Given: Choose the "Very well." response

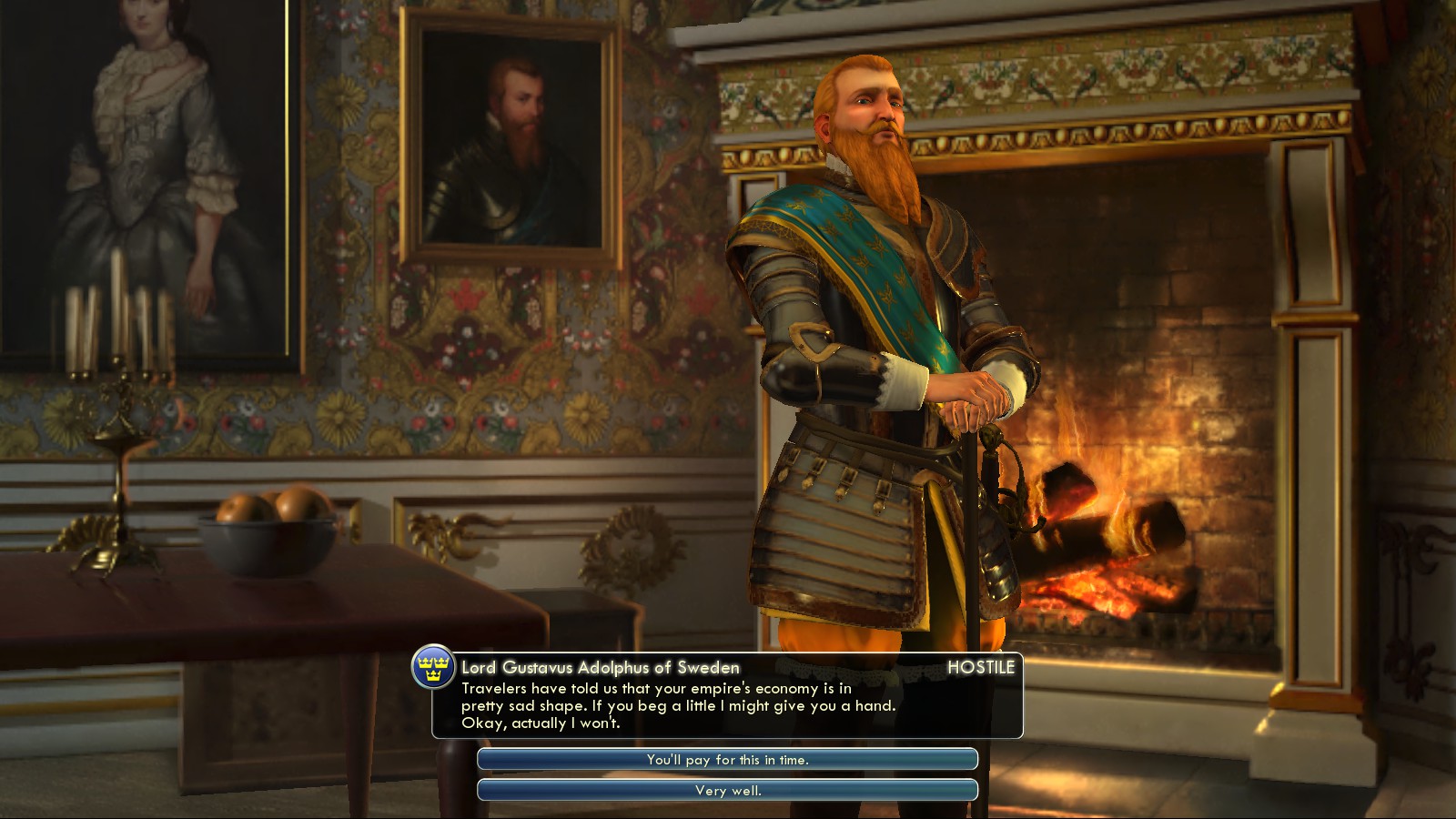Looking at the screenshot, I should point(727,791).
